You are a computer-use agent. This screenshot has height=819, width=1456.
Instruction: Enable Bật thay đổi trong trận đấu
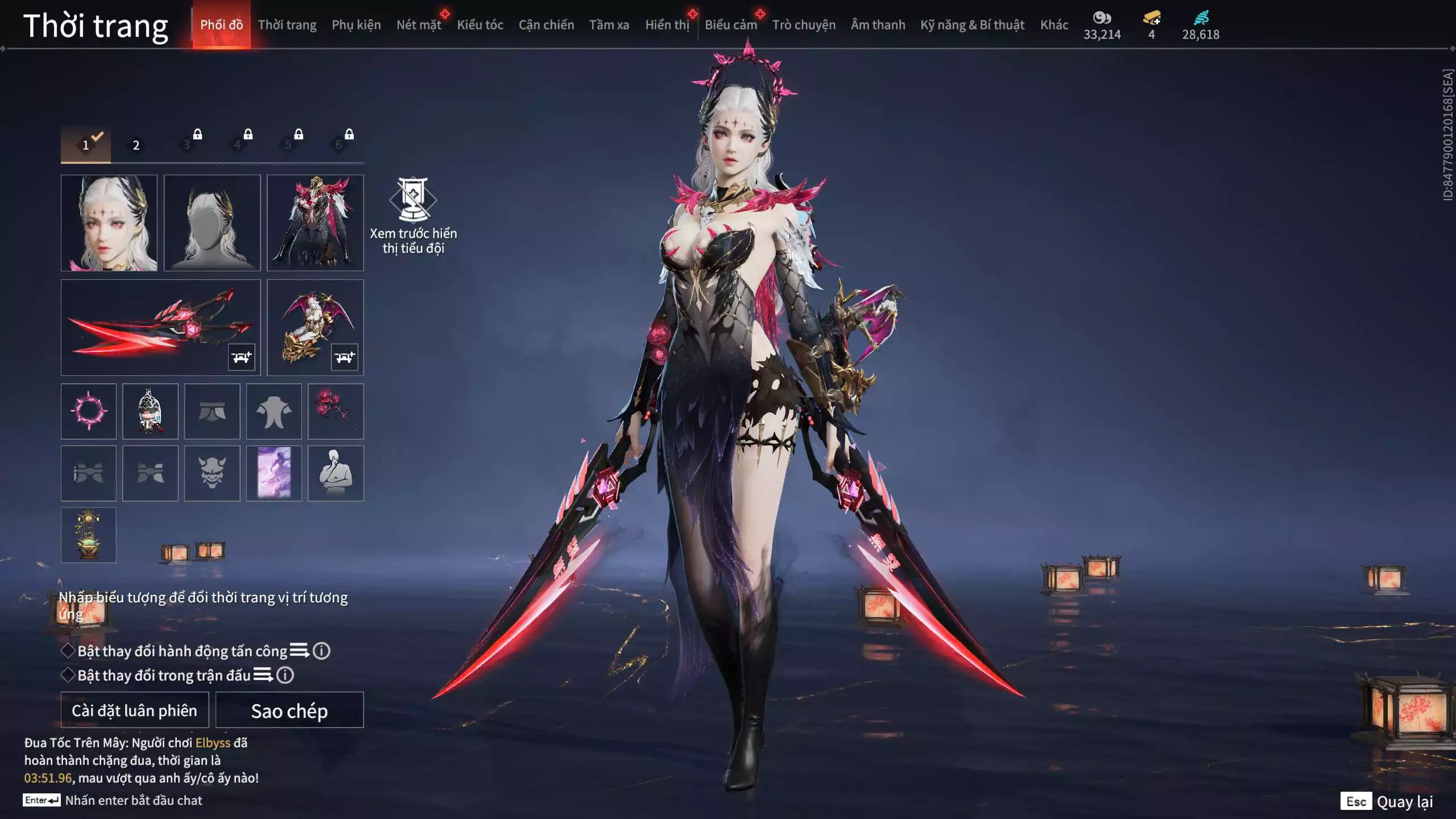(68, 675)
